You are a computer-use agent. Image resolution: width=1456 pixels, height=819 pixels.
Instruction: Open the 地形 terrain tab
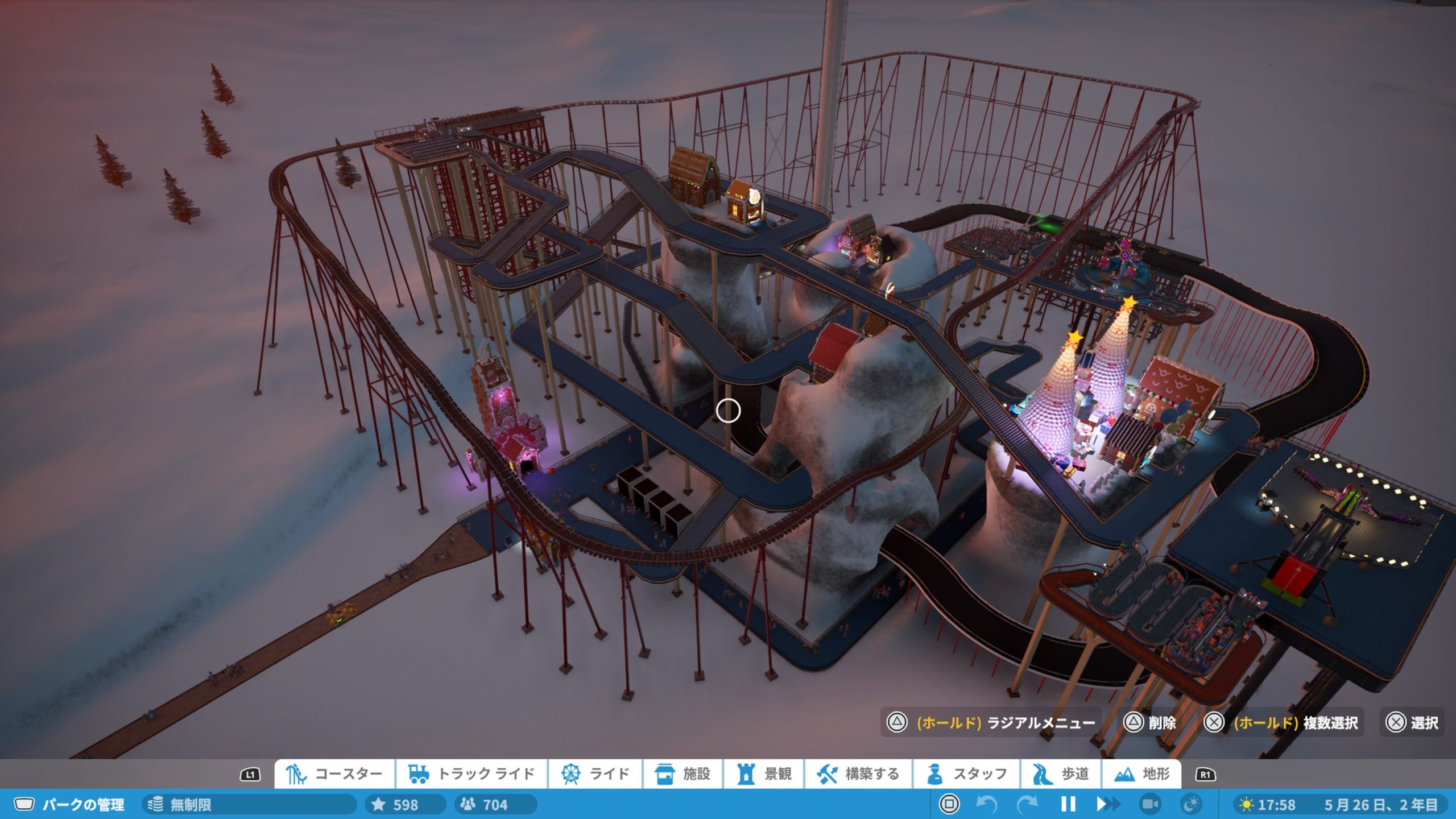point(1141,774)
